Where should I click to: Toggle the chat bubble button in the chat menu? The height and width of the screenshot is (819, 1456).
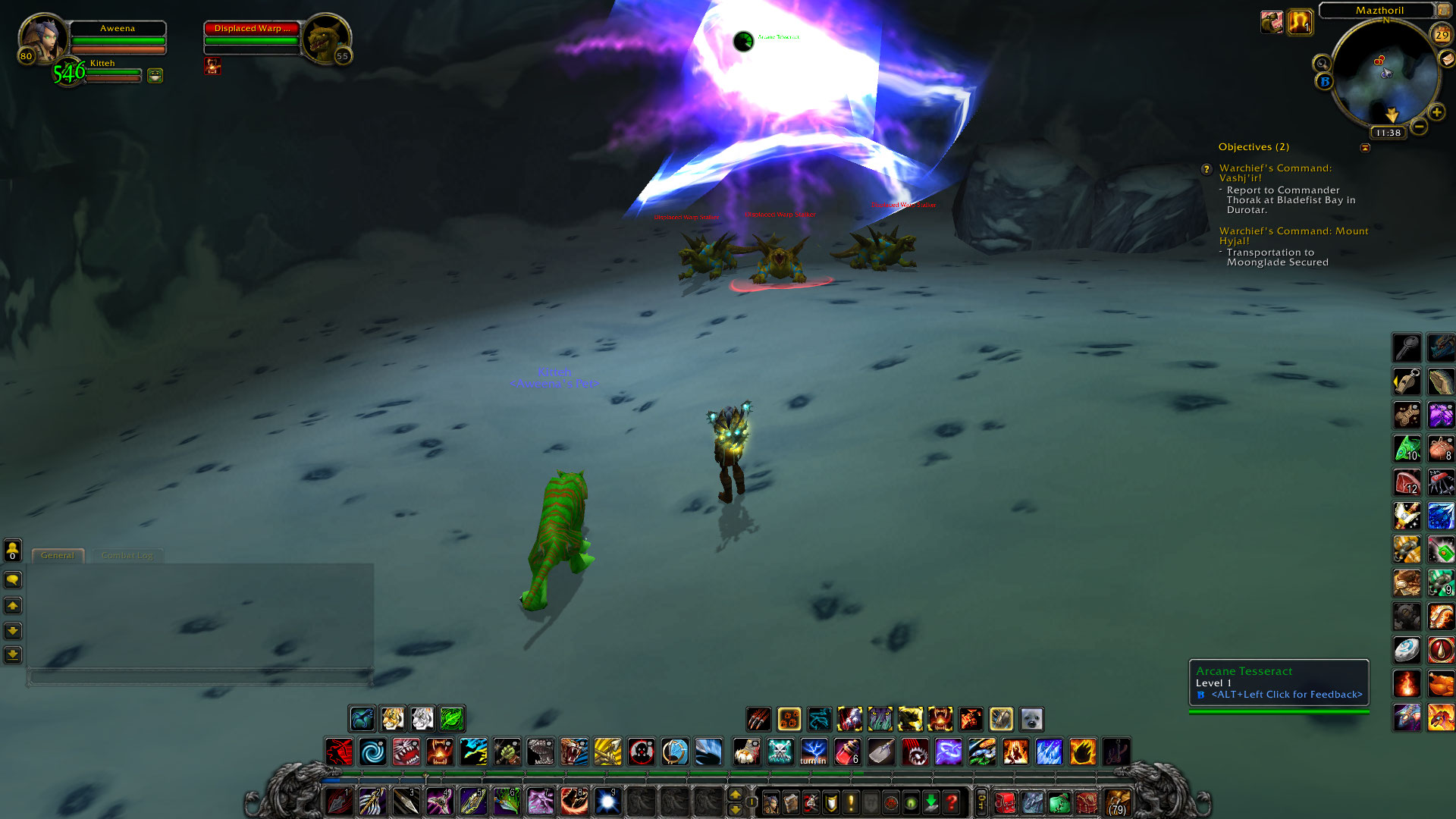coord(12,580)
